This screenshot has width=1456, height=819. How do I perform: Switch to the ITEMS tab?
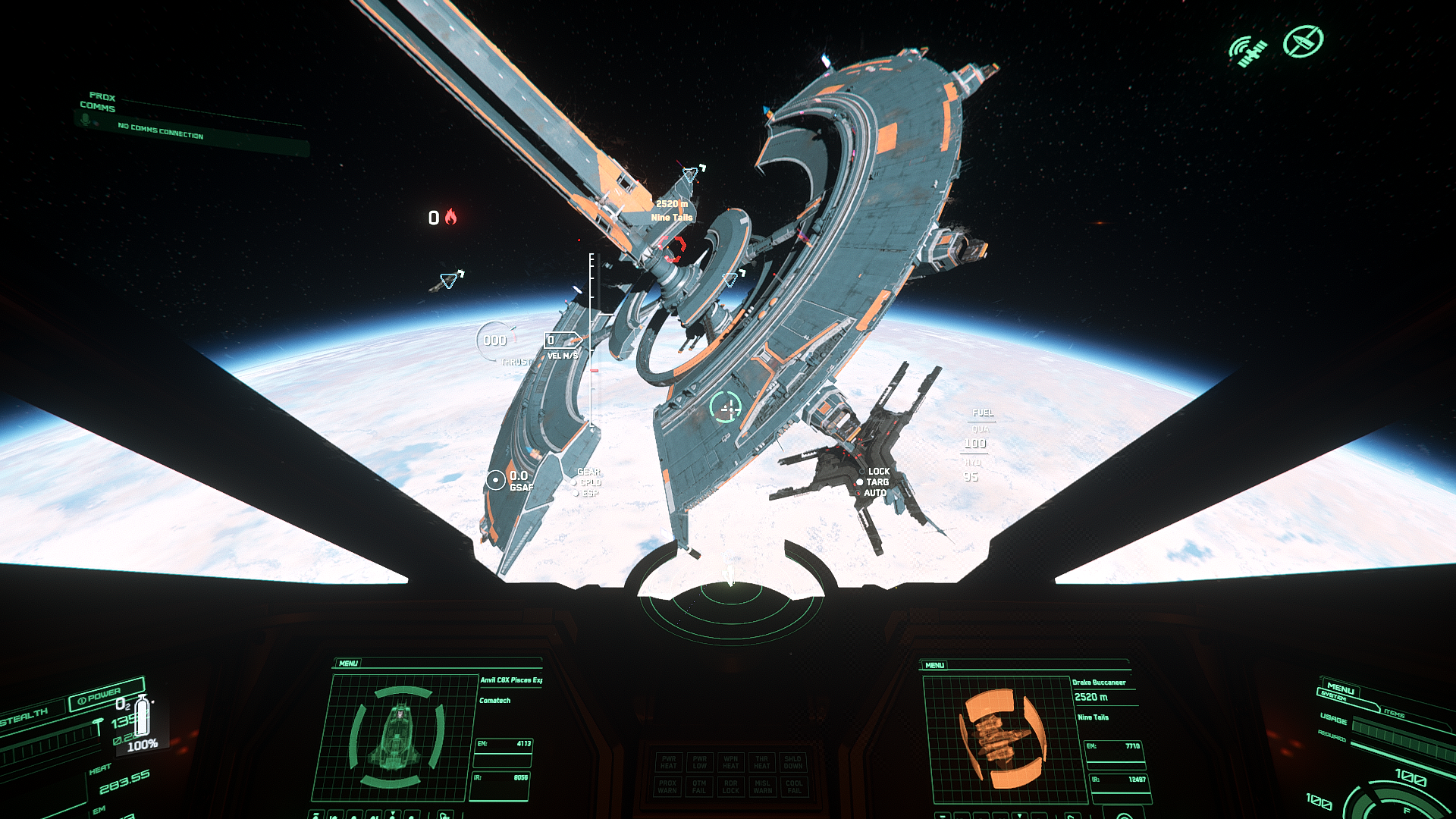coord(1394,714)
